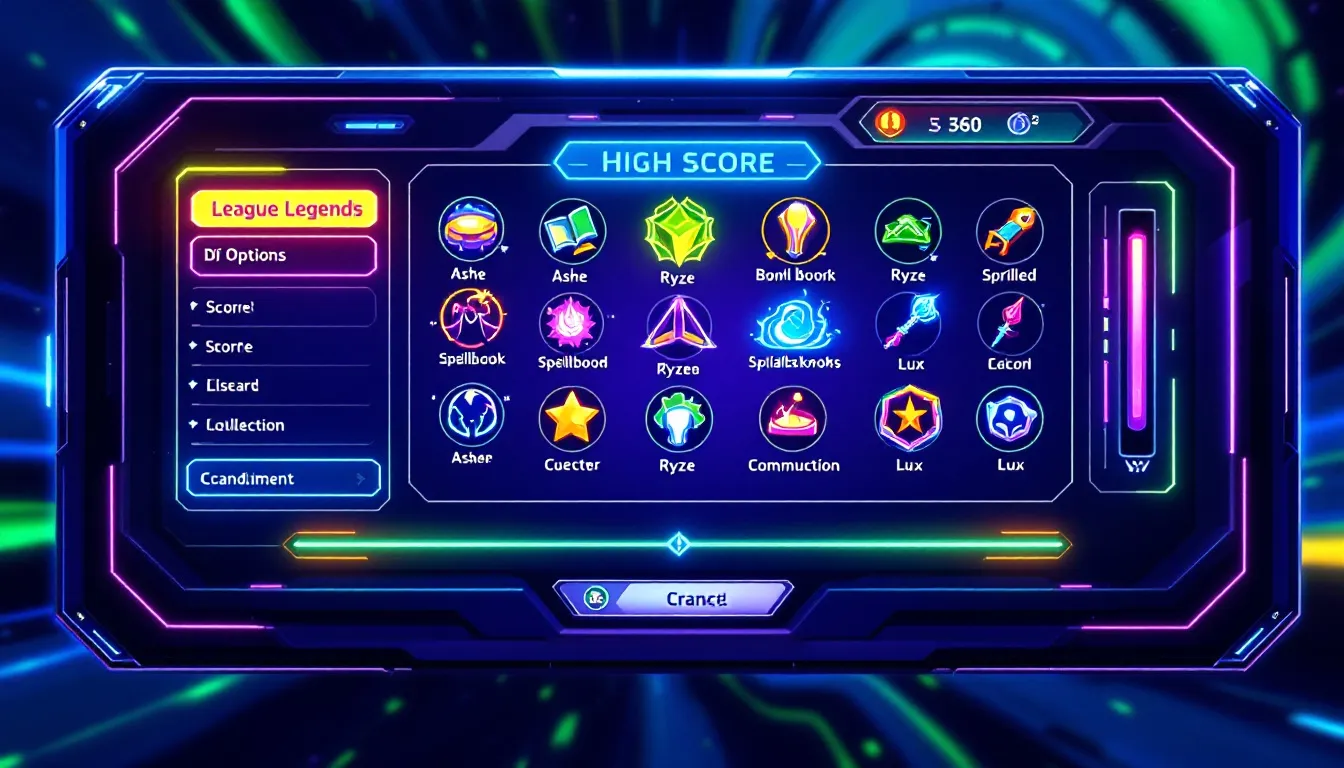Hit the Cranci button at the bottom
Screen dimensions: 1344x768
[695, 598]
